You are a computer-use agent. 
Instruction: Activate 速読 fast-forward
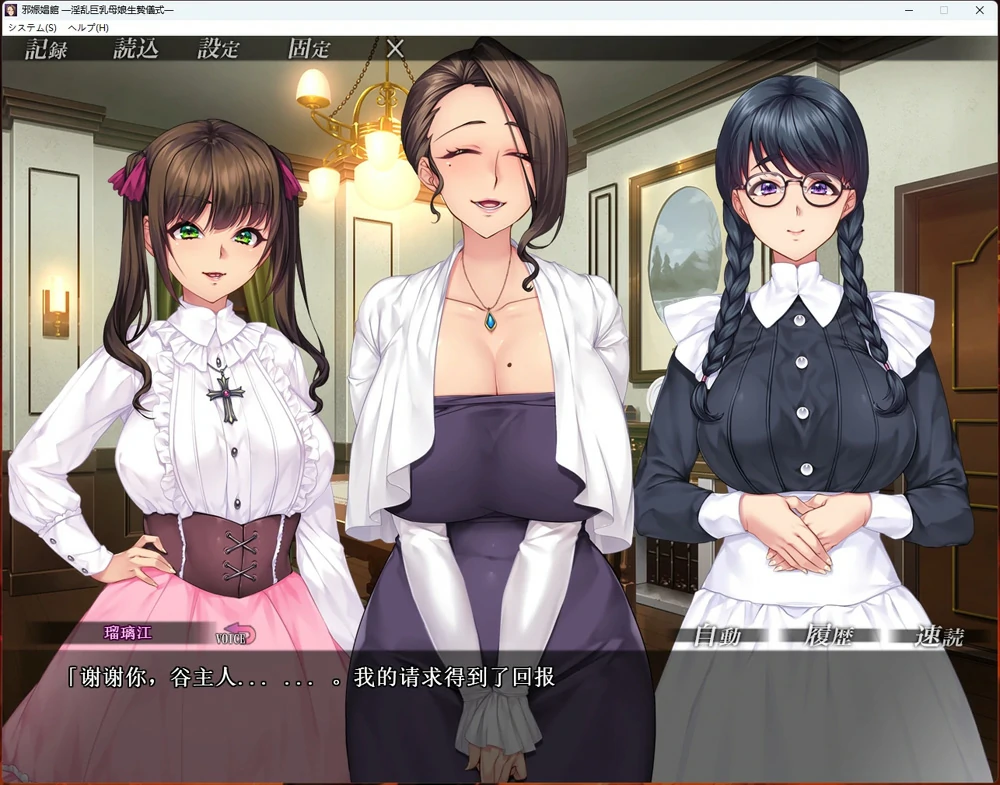coord(939,636)
